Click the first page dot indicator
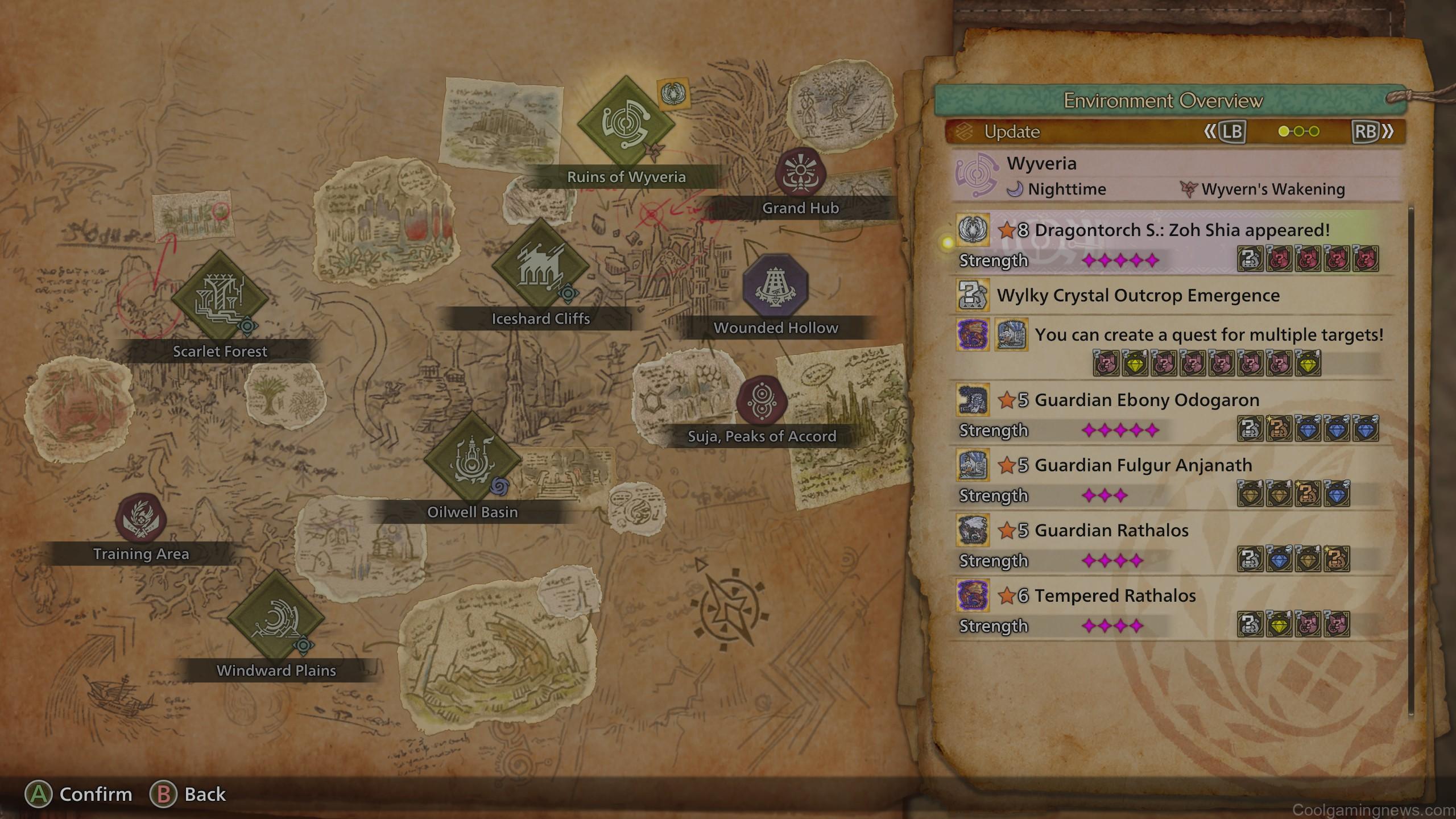1456x819 pixels. pos(1284,131)
